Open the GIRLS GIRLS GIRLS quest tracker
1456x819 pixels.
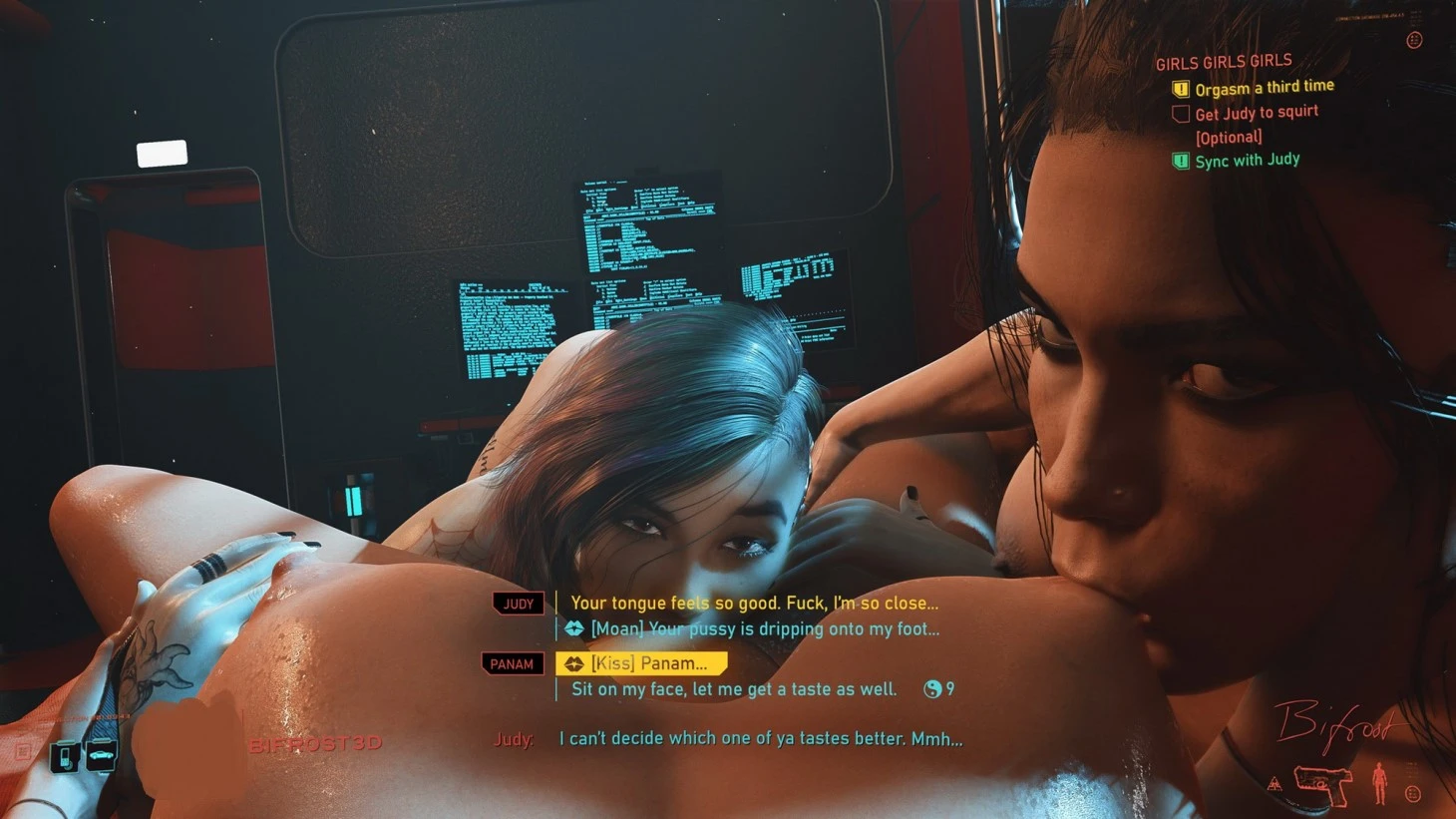[x=1224, y=62]
